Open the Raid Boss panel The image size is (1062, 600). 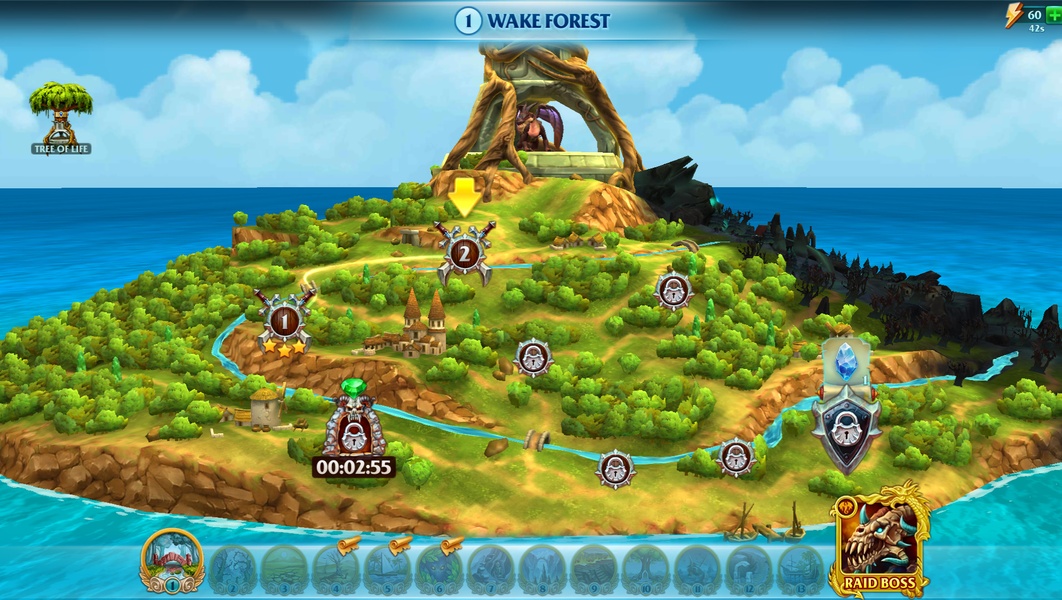[880, 540]
